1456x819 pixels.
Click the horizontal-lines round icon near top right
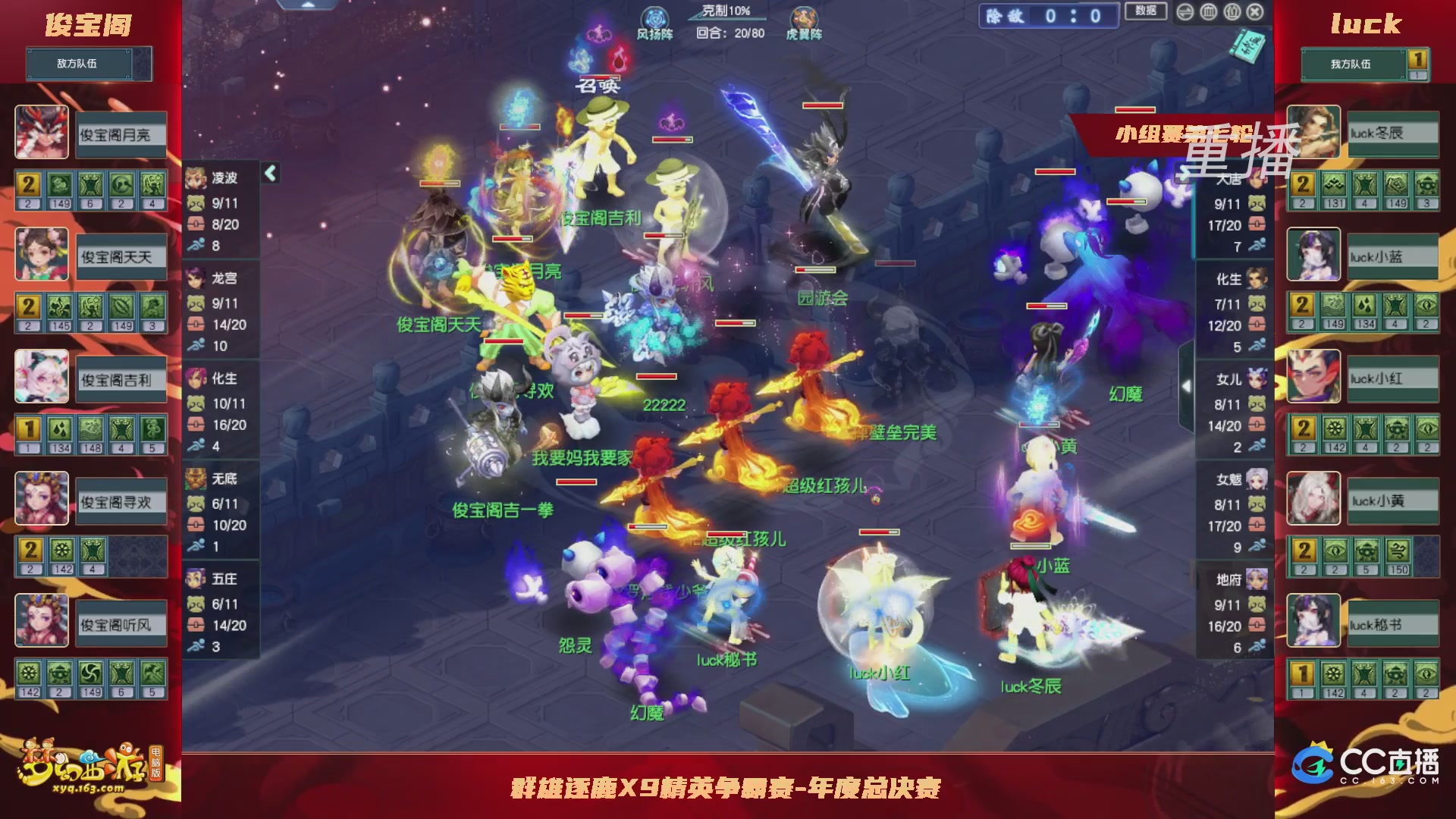coord(1185,12)
